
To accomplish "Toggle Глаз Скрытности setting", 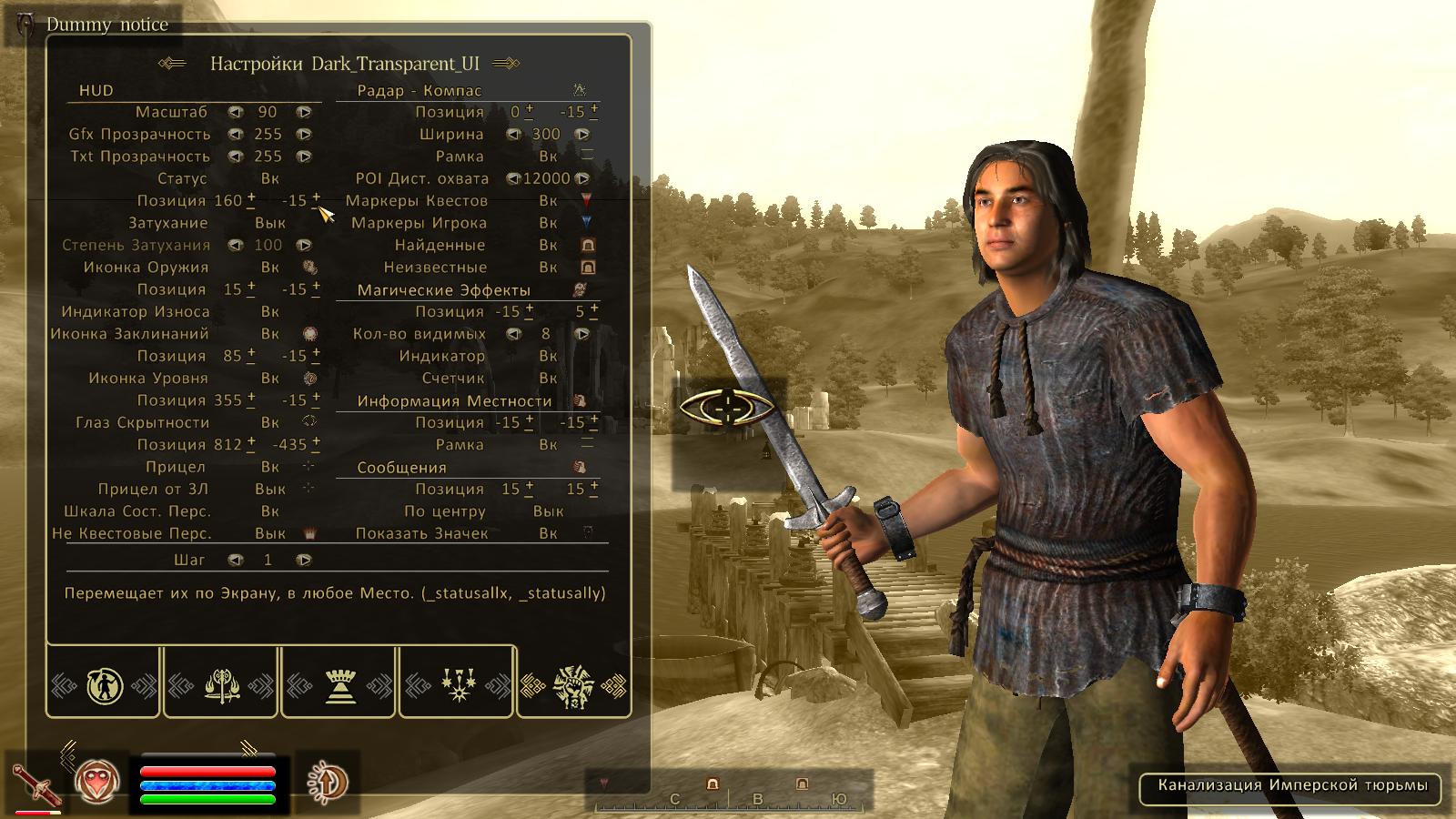I will coord(270,422).
